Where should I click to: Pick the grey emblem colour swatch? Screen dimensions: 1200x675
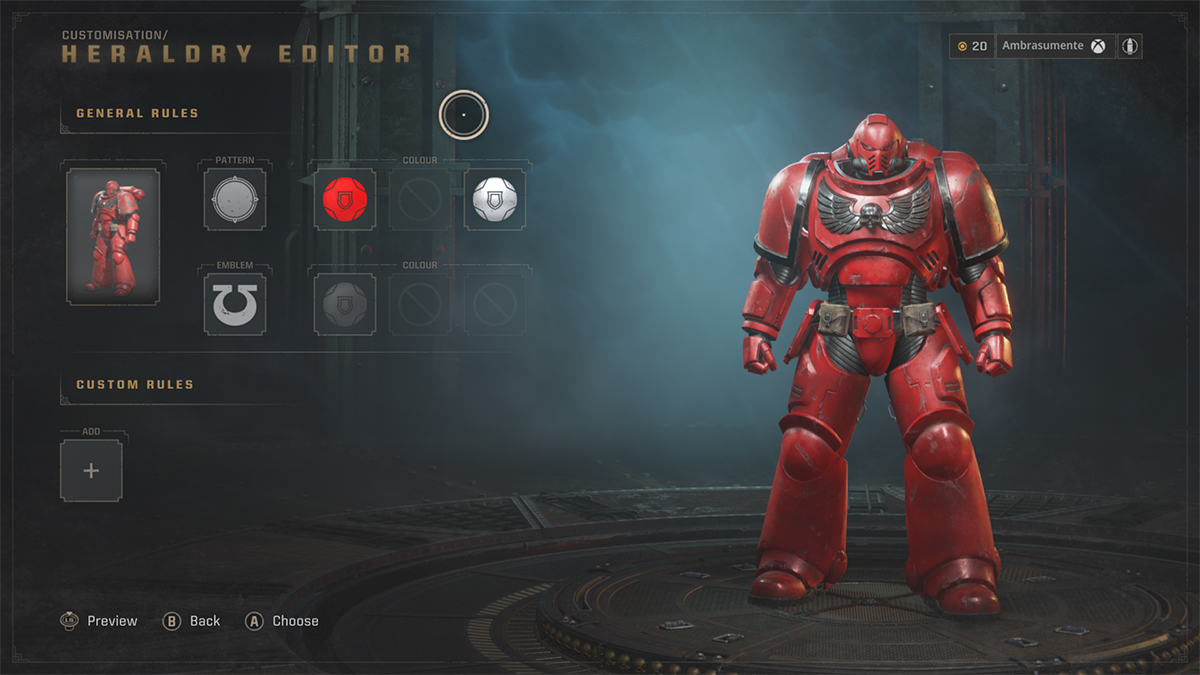click(345, 304)
